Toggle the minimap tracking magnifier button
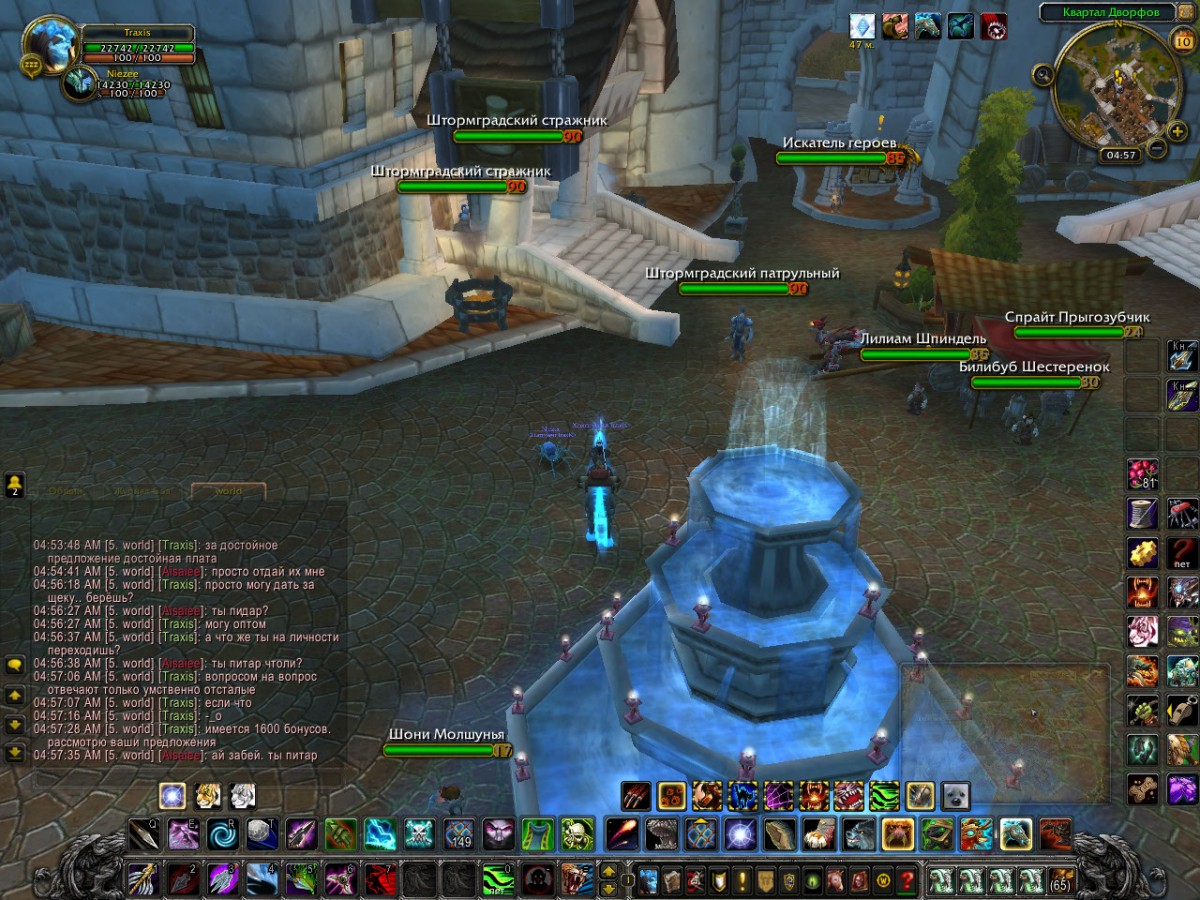 pyautogui.click(x=1043, y=73)
